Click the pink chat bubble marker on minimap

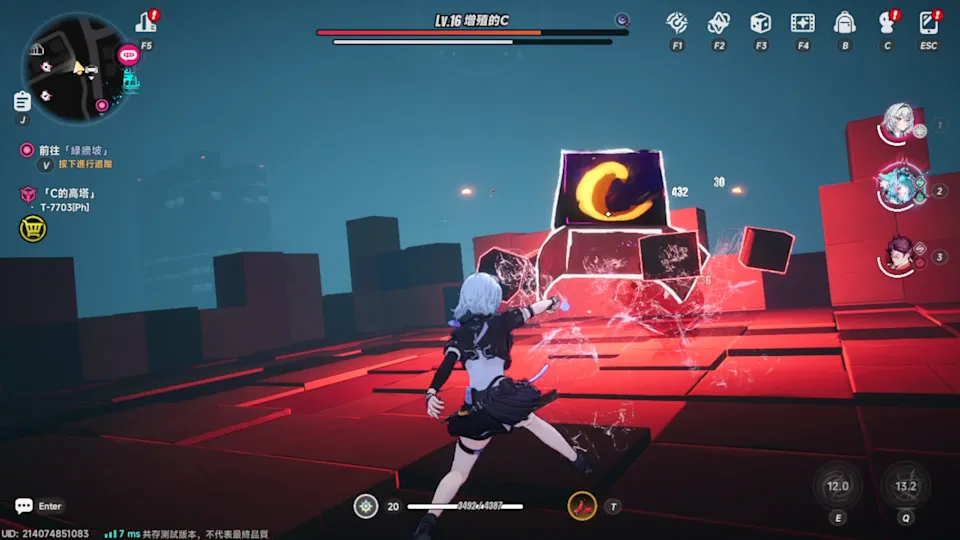[x=127, y=56]
